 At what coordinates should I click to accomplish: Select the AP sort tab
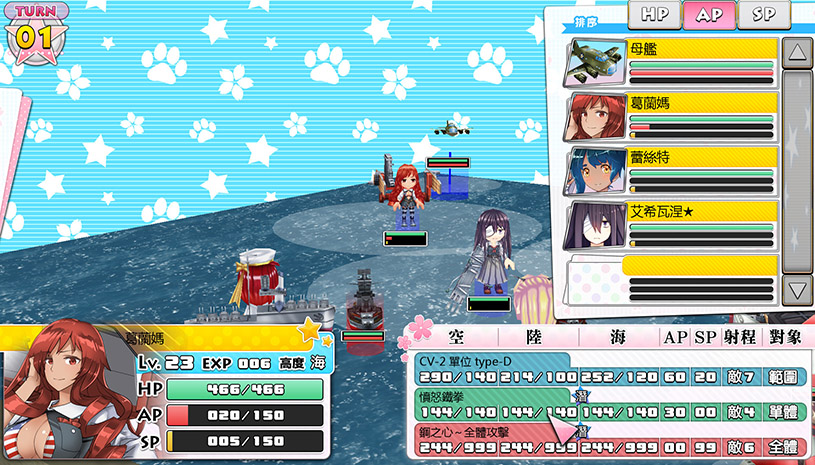point(709,14)
